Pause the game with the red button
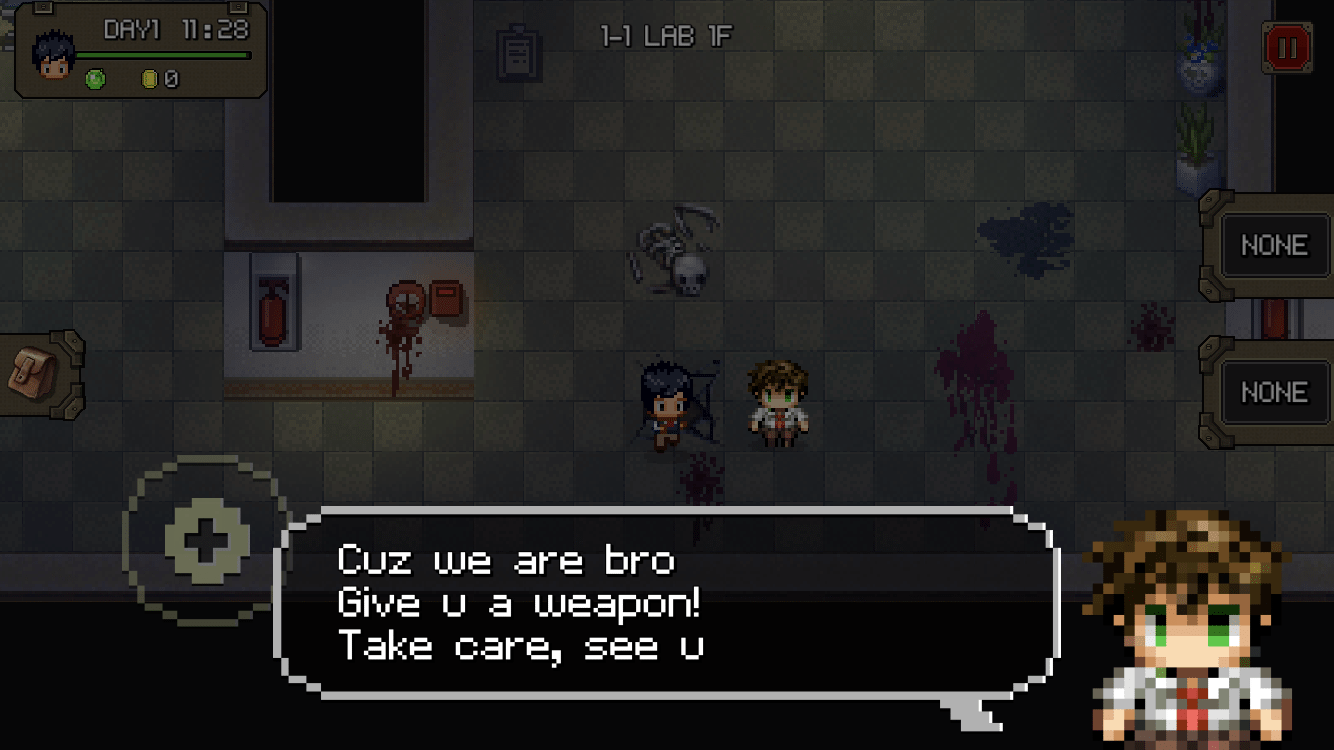The image size is (1334, 750). [1286, 47]
